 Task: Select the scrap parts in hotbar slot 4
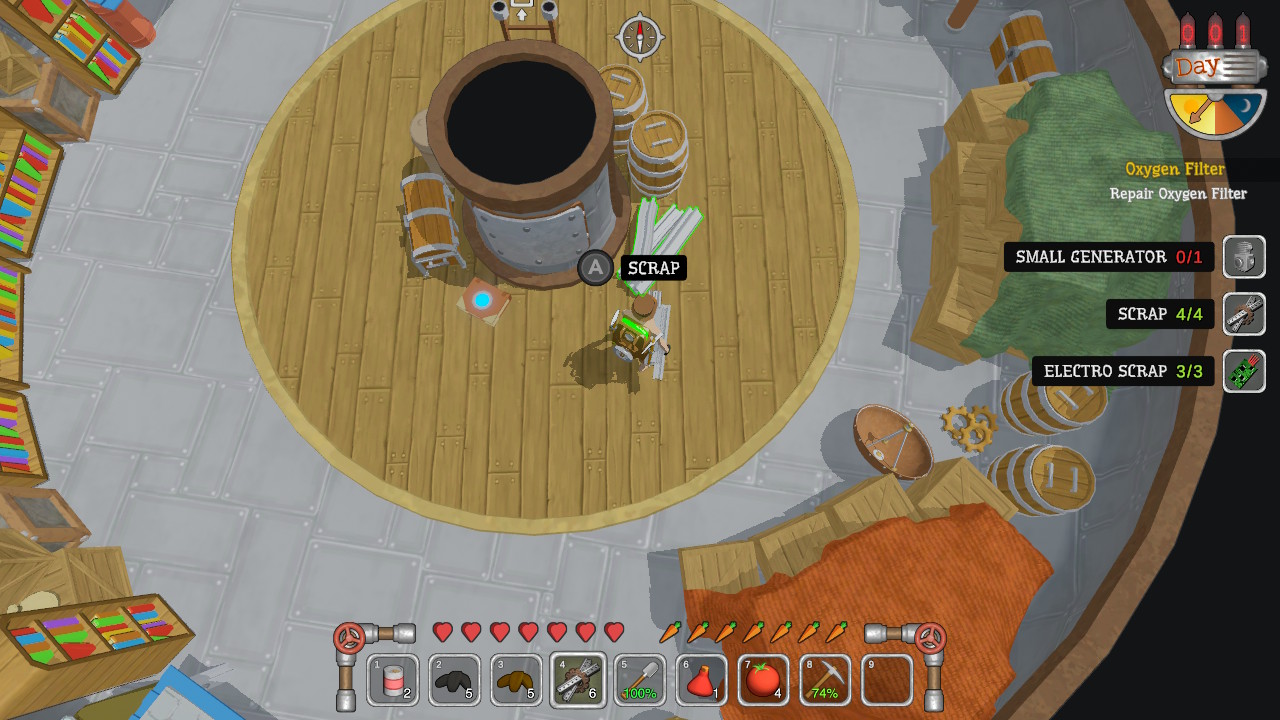(x=578, y=679)
